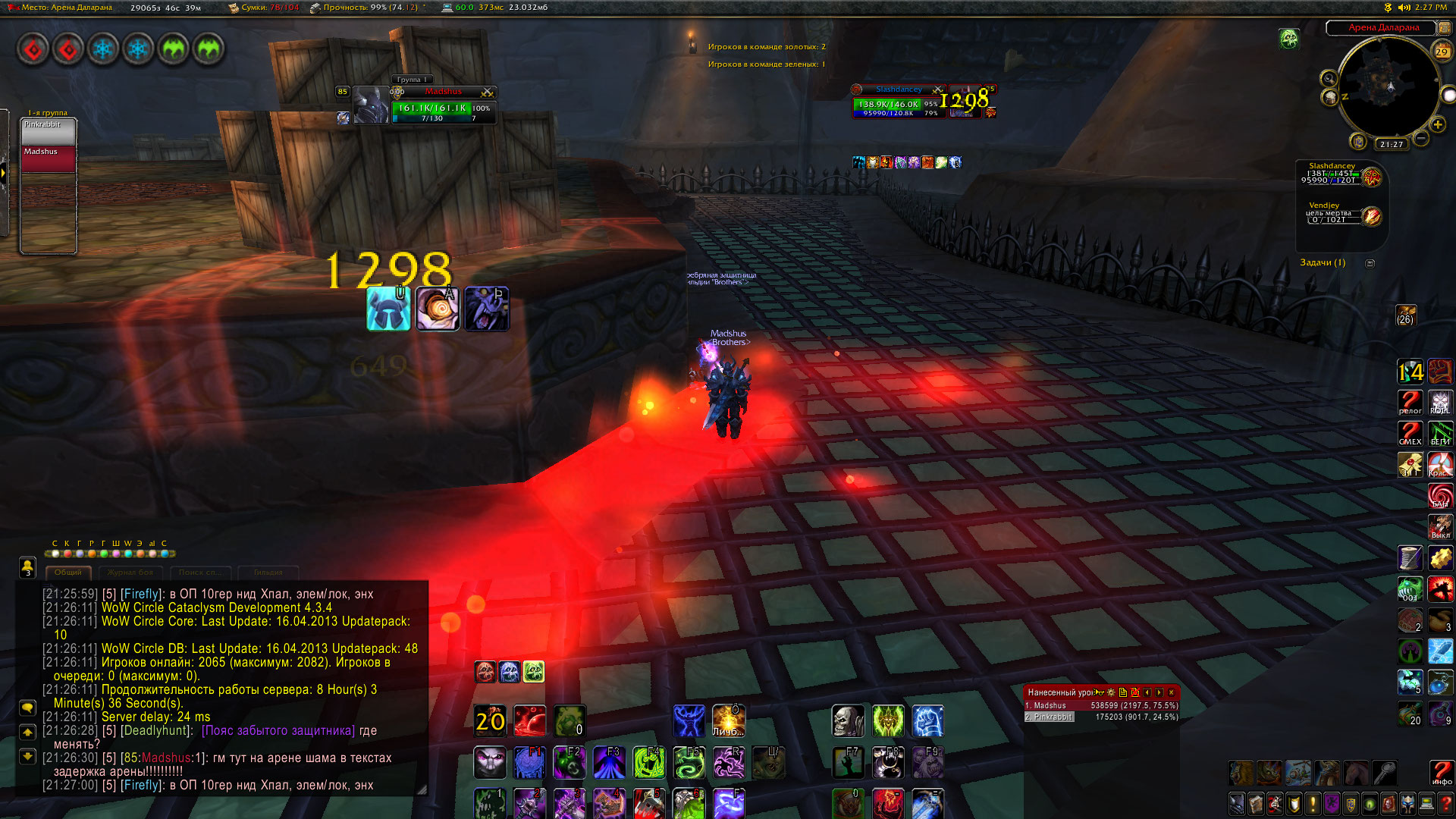Collapse the Задачи objectives tracker

coord(1370,263)
